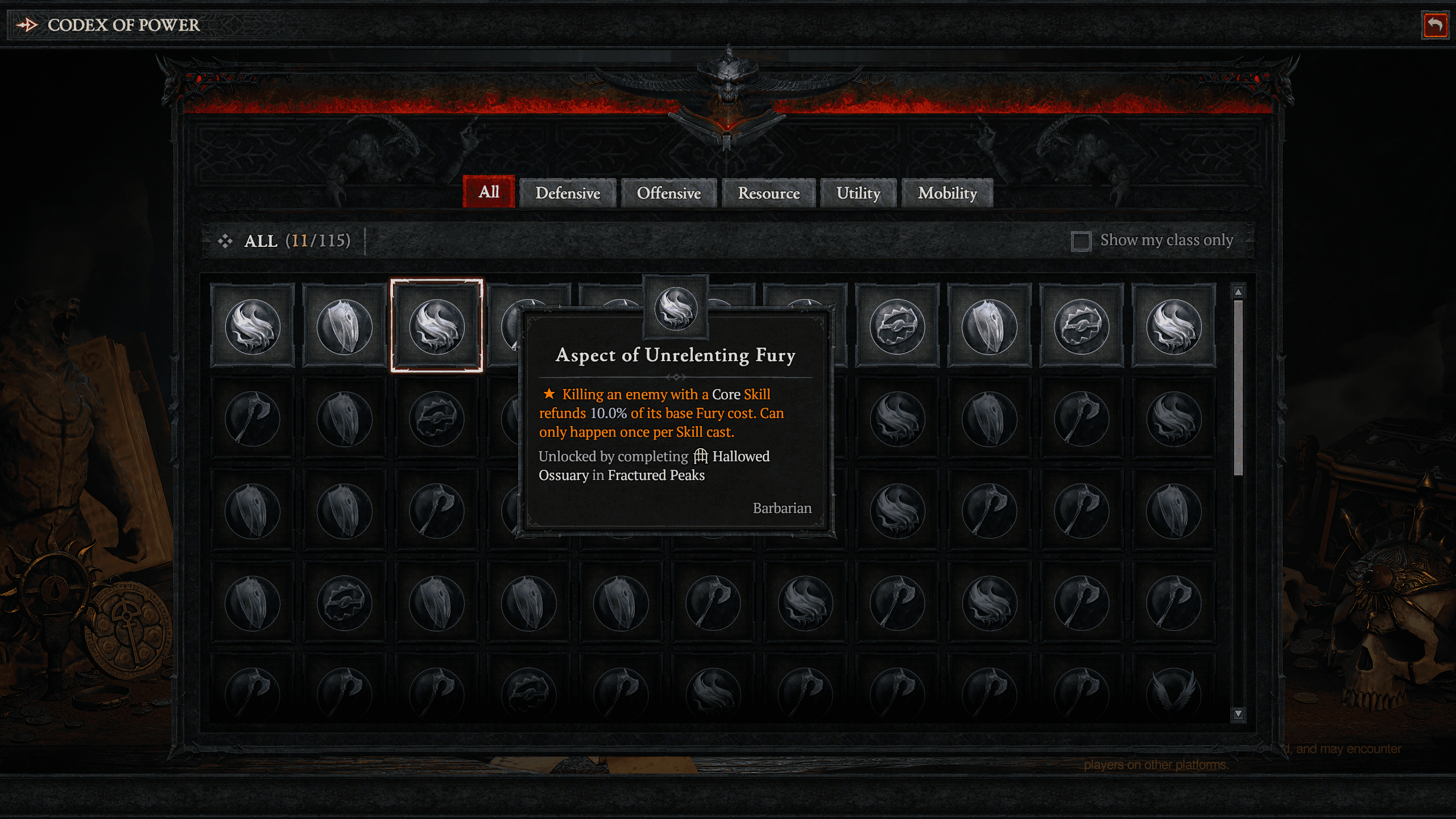
Task: Switch to the Mobility tab
Action: coord(946,193)
